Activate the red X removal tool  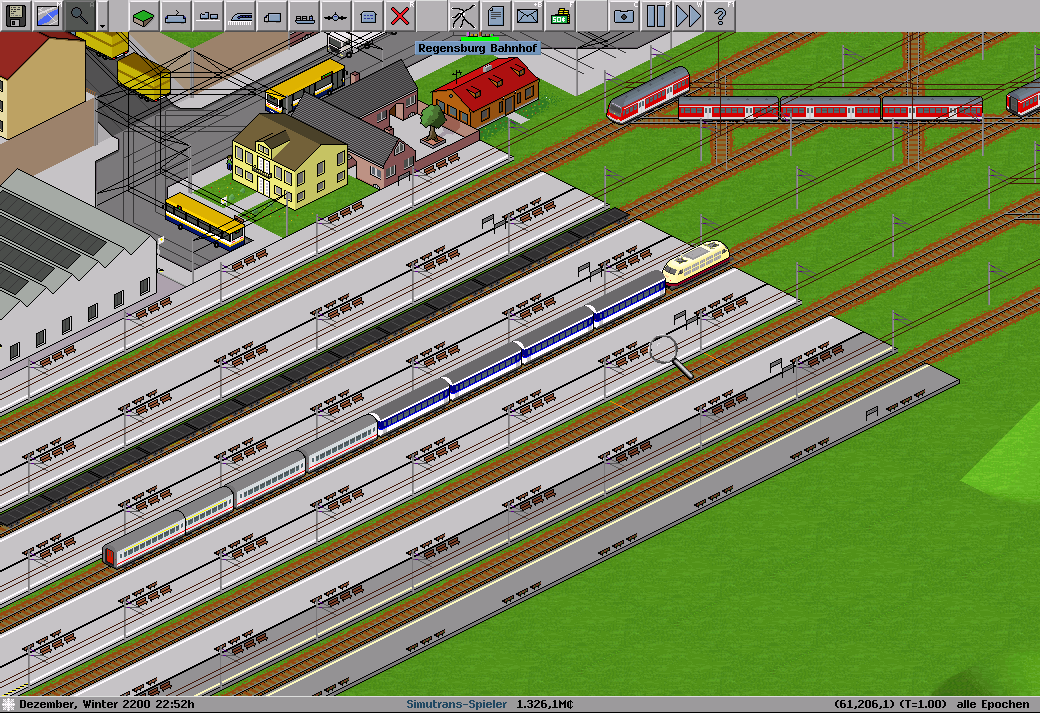click(x=400, y=15)
